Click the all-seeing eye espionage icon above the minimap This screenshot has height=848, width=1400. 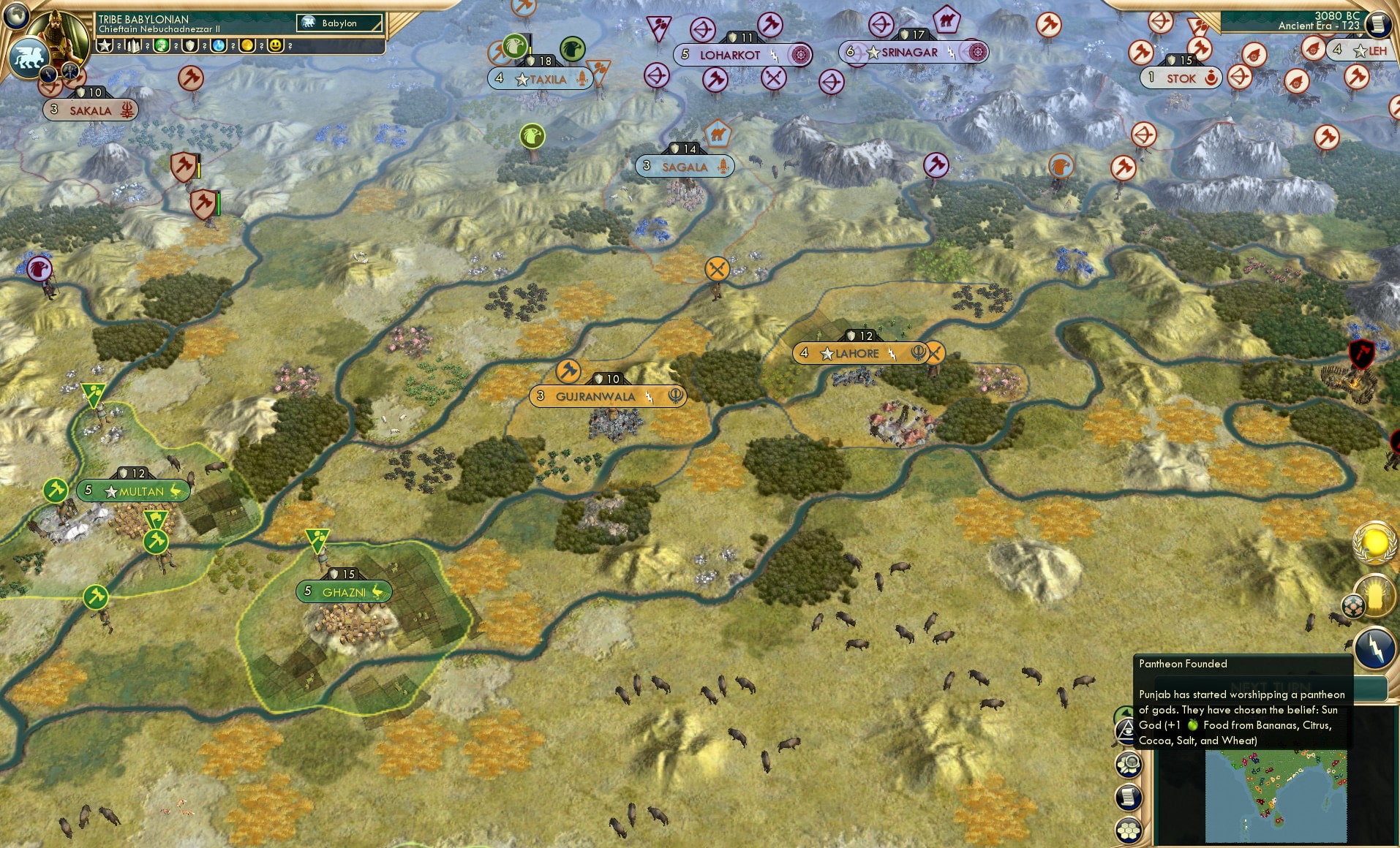[1126, 731]
